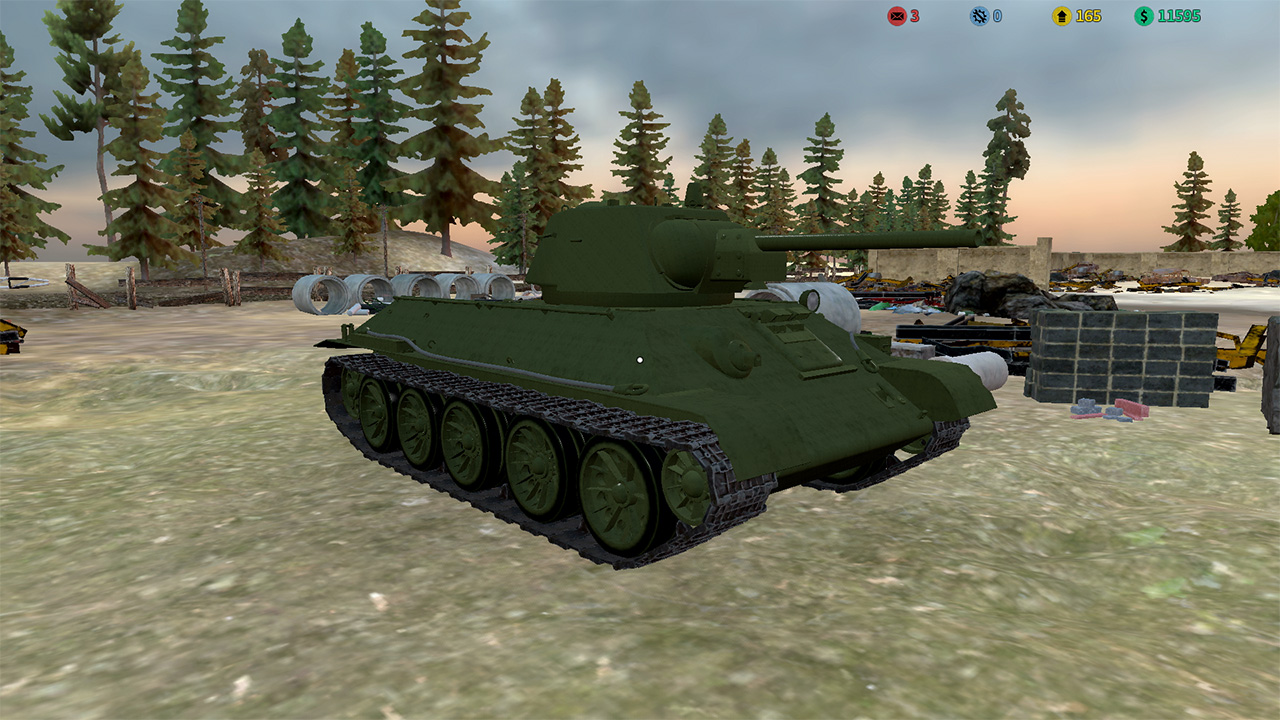The height and width of the screenshot is (720, 1280).
Task: Open the red envelope messages icon
Action: [x=896, y=15]
